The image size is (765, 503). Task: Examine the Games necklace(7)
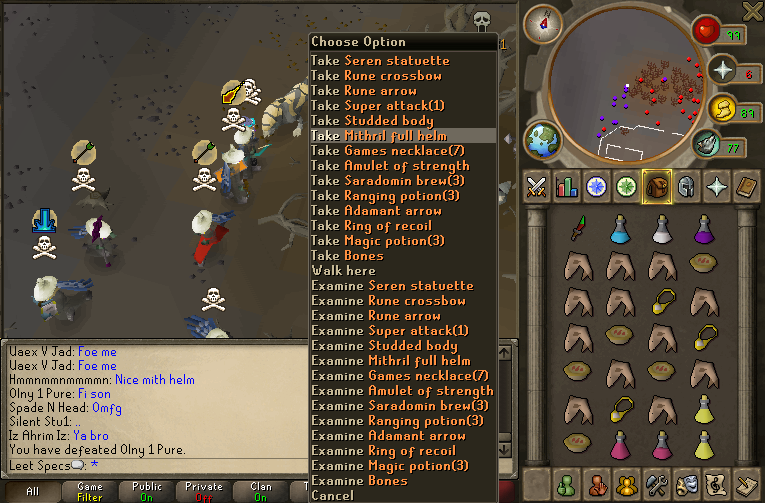(x=401, y=376)
